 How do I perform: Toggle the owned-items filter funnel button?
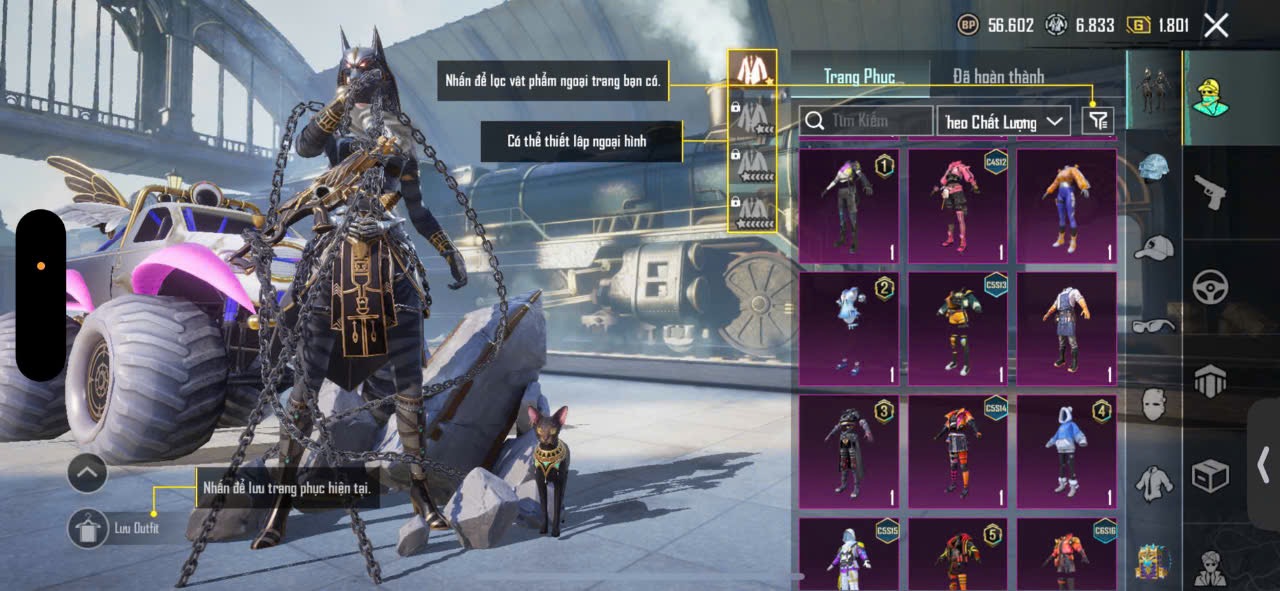1098,121
